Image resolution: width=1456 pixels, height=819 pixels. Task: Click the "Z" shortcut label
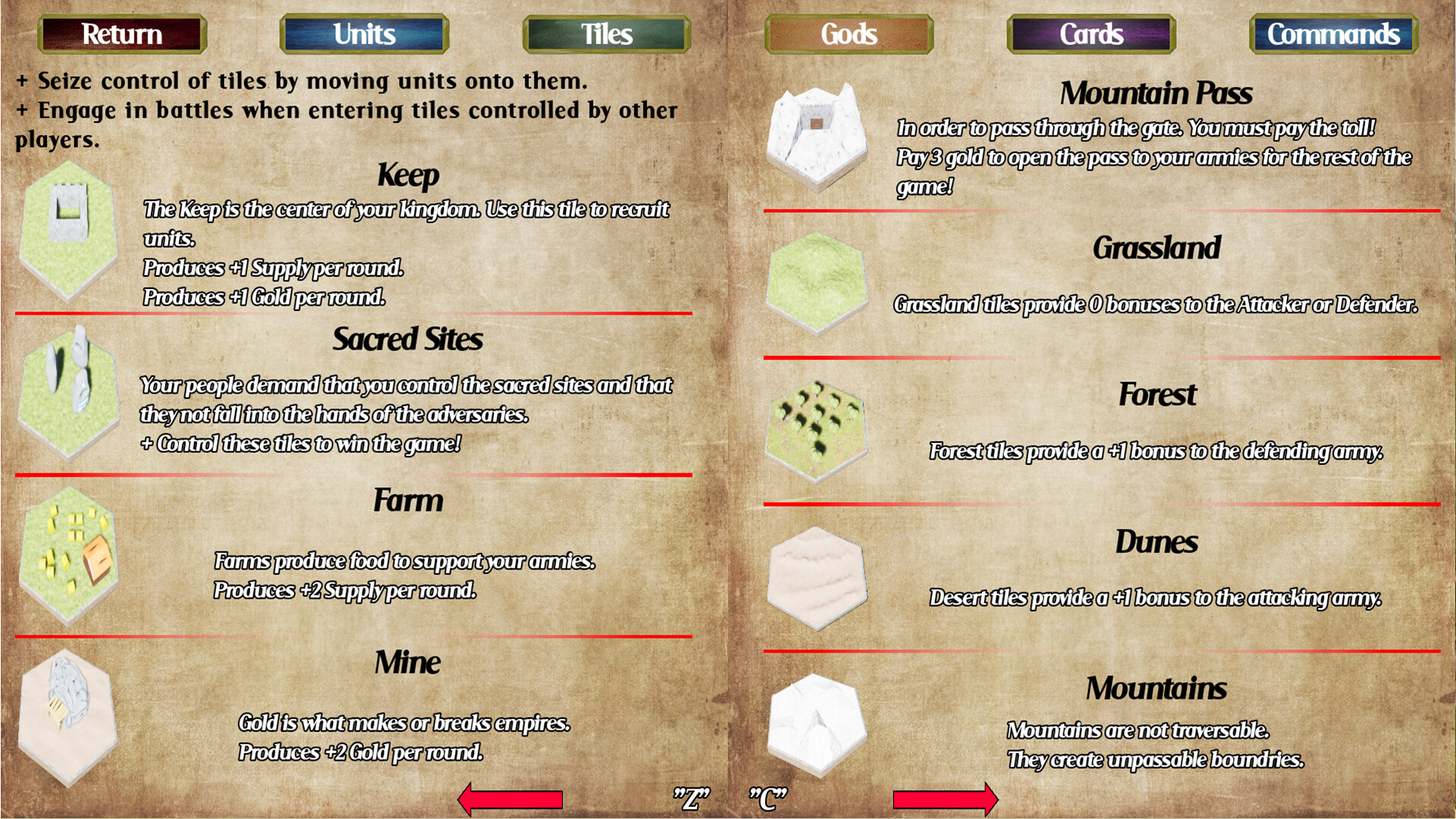point(691,796)
